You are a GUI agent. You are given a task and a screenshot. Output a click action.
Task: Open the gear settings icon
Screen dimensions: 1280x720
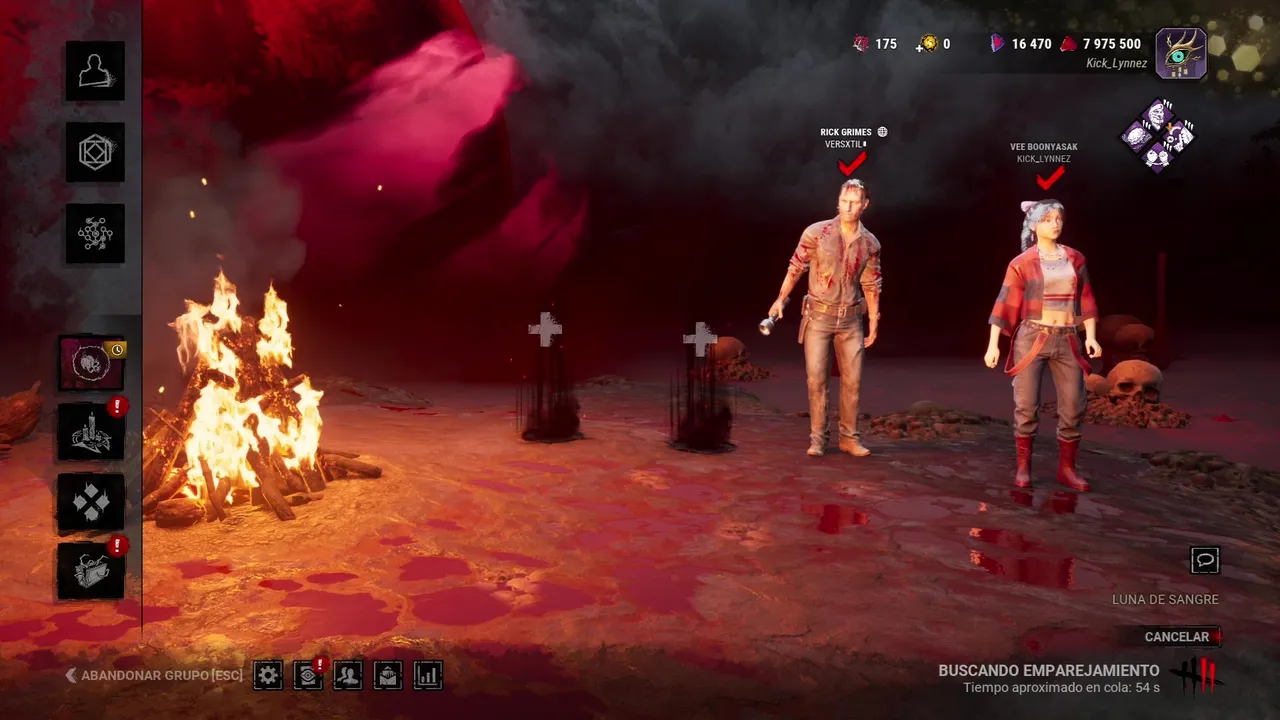click(268, 675)
